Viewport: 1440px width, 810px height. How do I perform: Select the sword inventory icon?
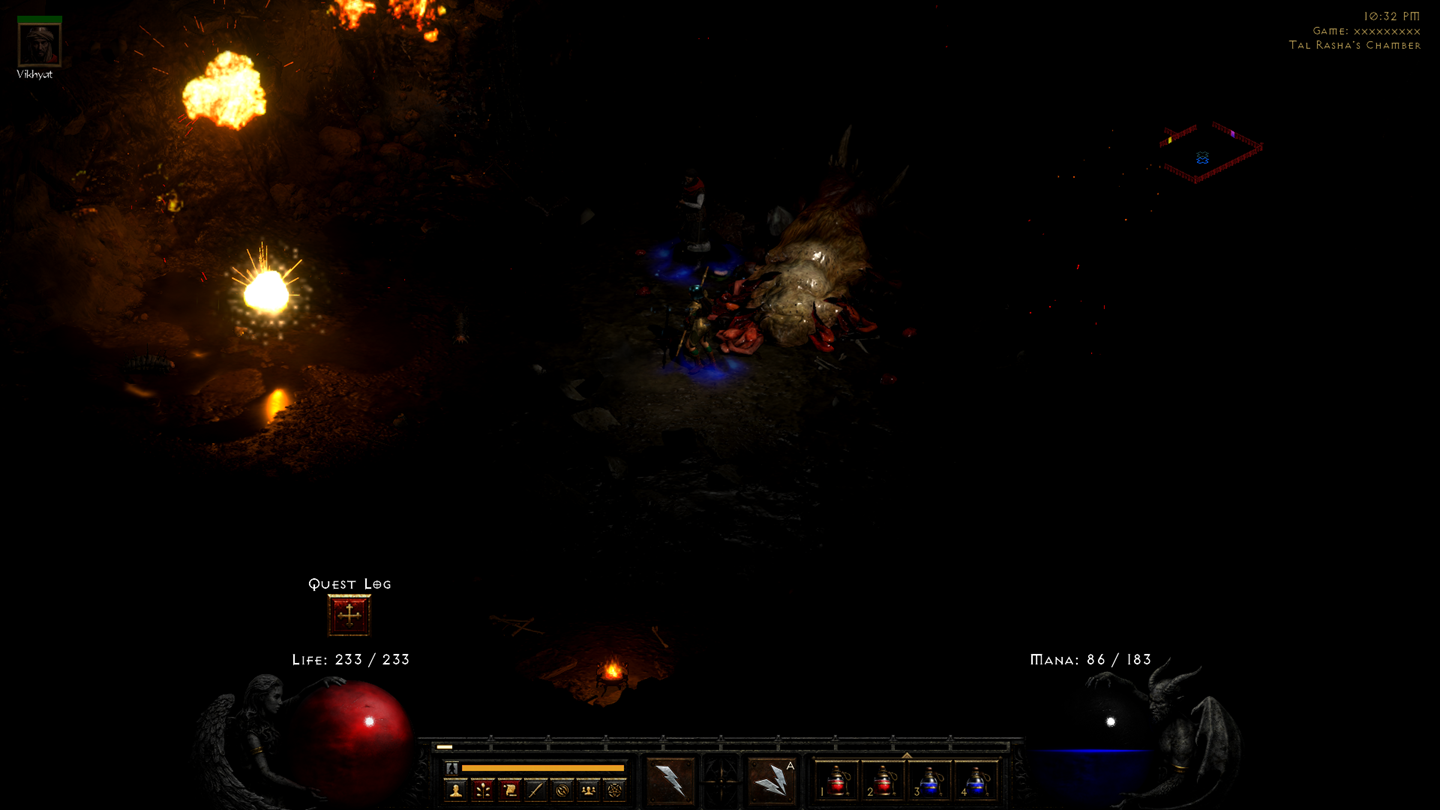click(536, 790)
